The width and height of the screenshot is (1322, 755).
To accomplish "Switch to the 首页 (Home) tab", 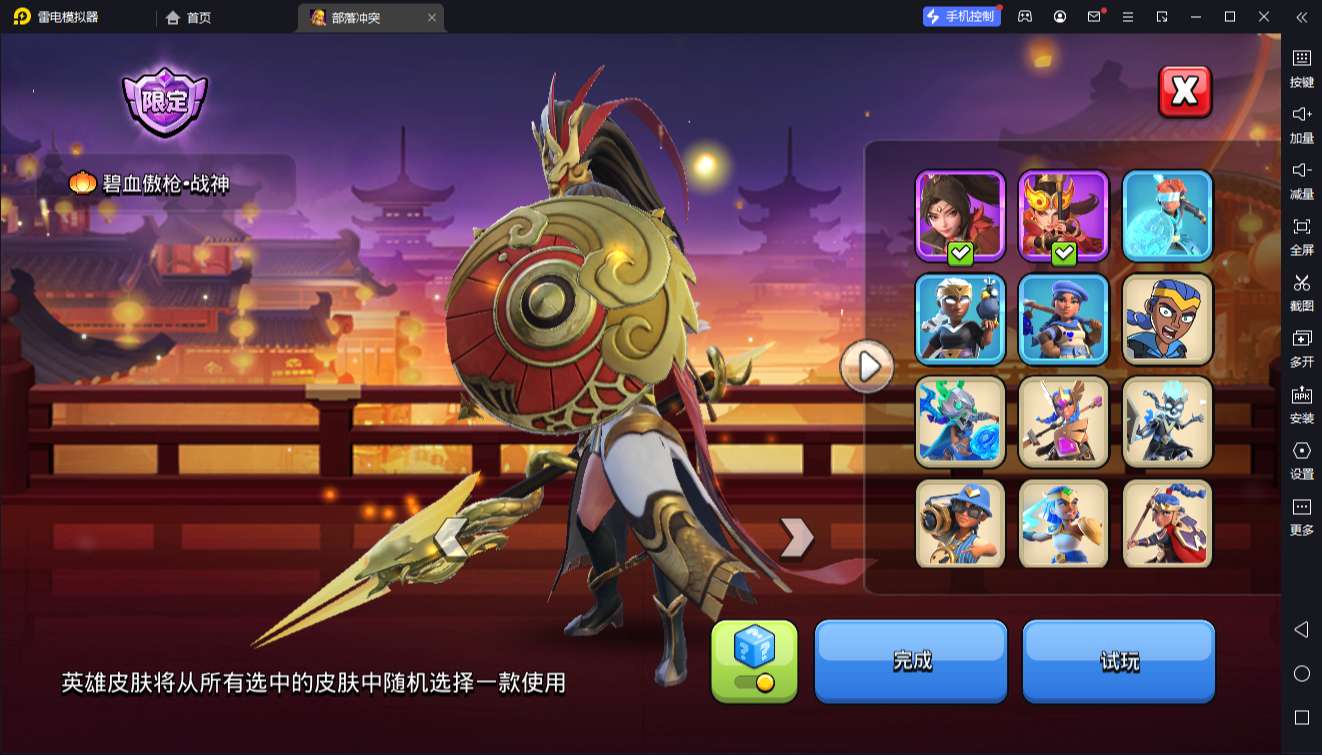I will click(x=187, y=17).
